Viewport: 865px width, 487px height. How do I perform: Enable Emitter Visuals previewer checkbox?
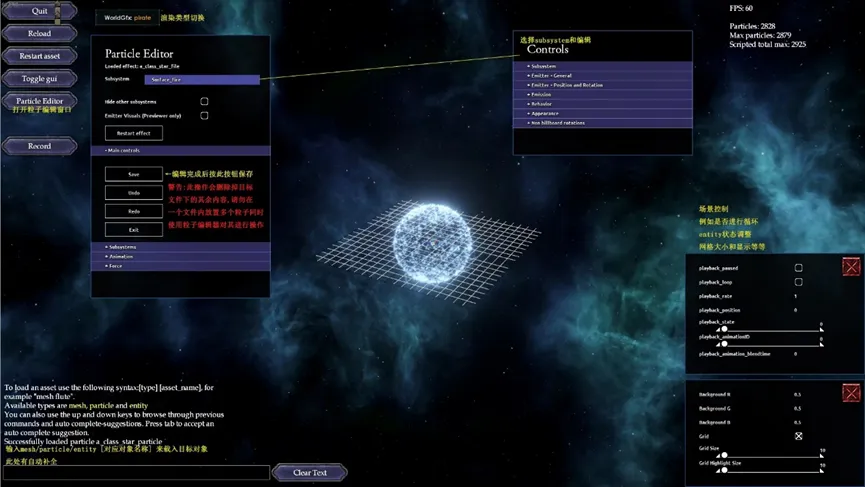tap(204, 116)
